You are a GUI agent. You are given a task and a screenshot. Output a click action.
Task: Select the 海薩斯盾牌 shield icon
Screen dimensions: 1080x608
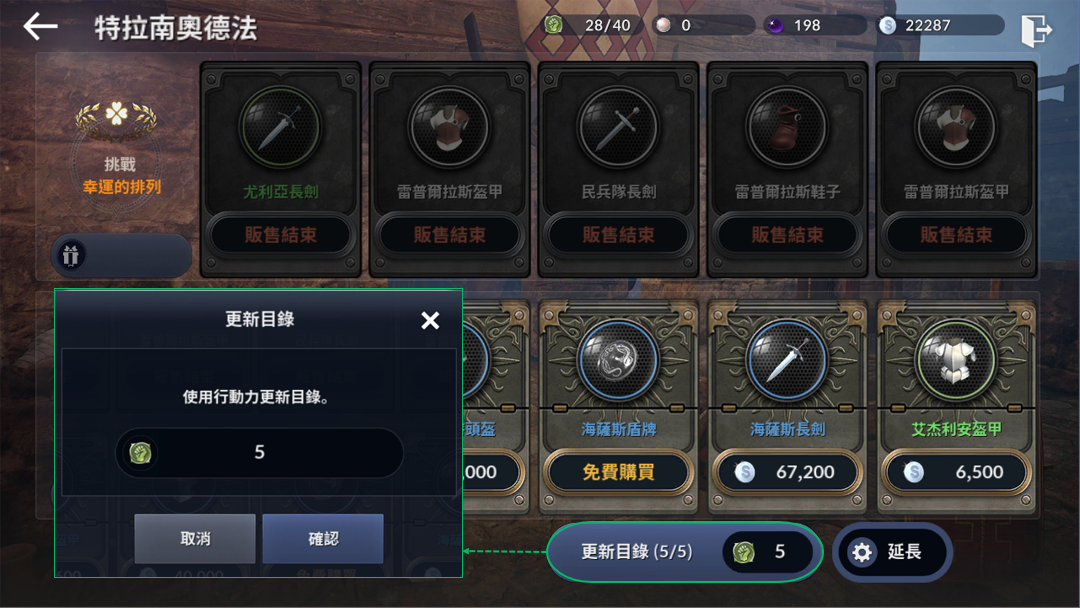(x=618, y=361)
